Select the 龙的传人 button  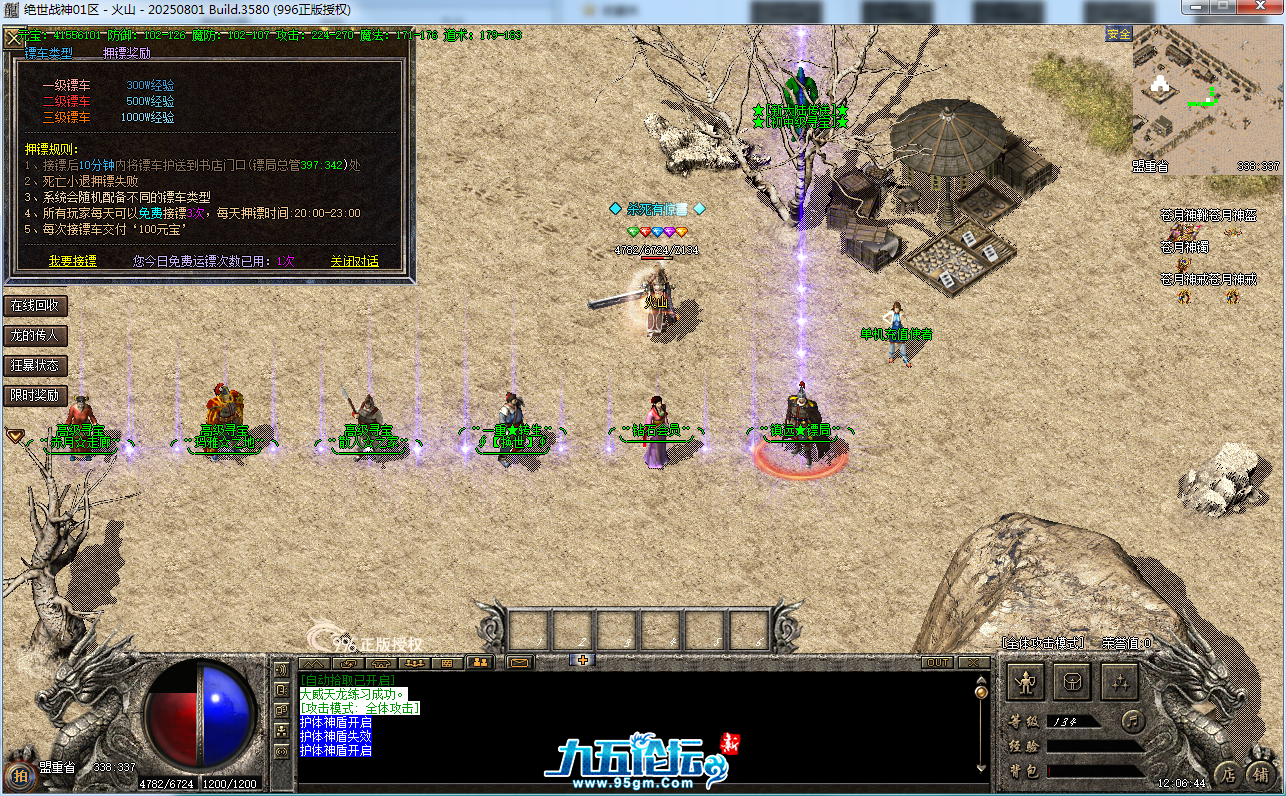point(35,335)
